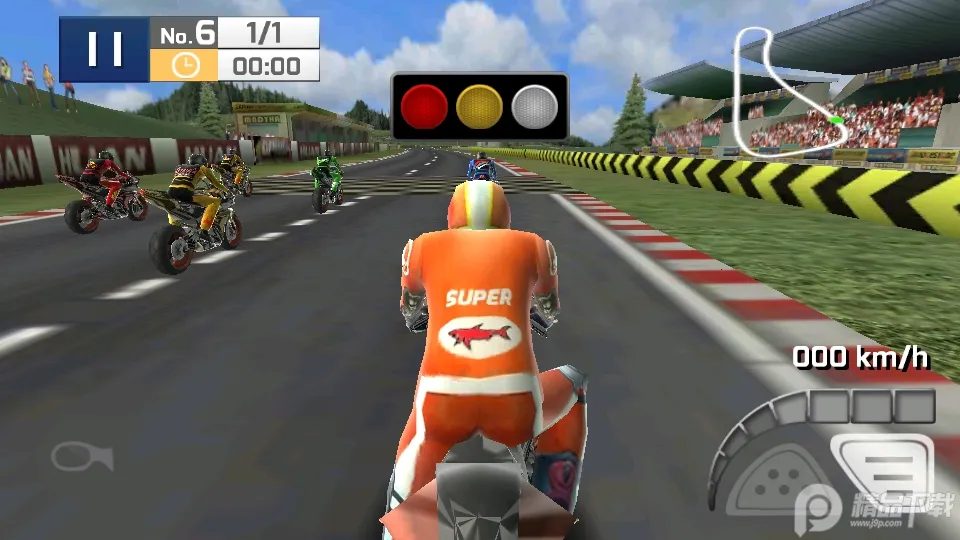Toggle the rear-view mirror icon
This screenshot has width=960, height=540.
pyautogui.click(x=82, y=457)
